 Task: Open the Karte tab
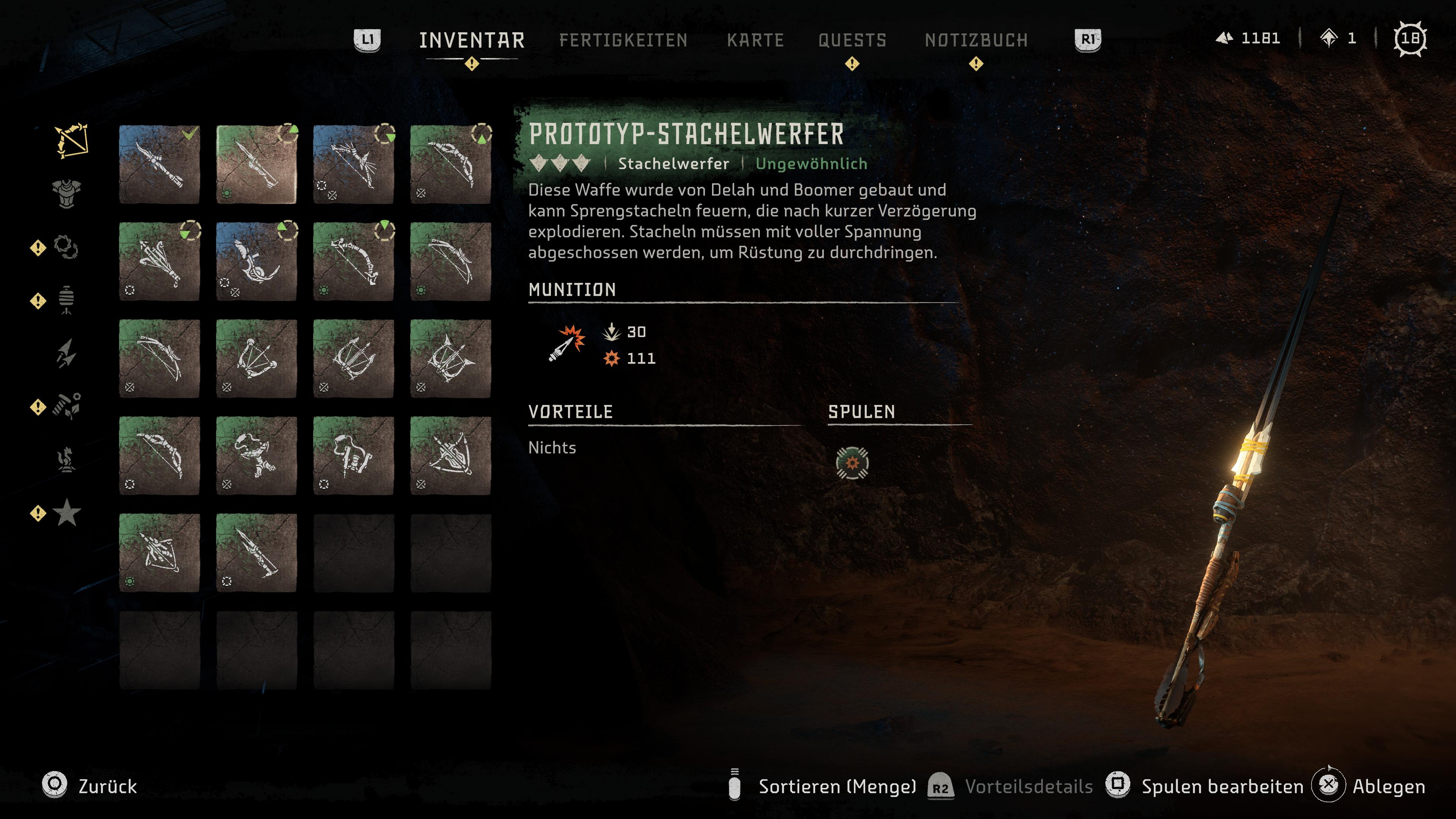coord(755,40)
